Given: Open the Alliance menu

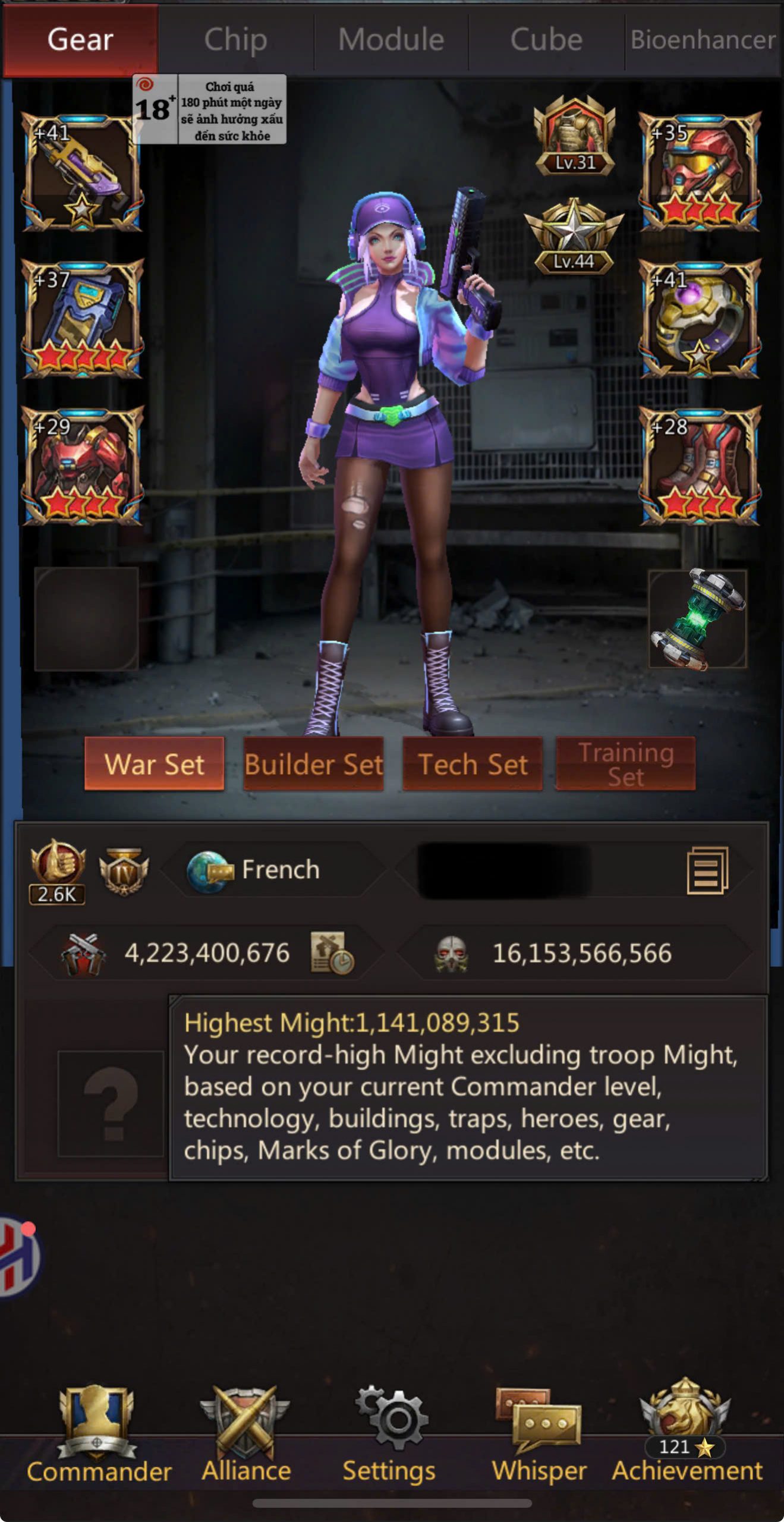Looking at the screenshot, I should click(246, 1436).
